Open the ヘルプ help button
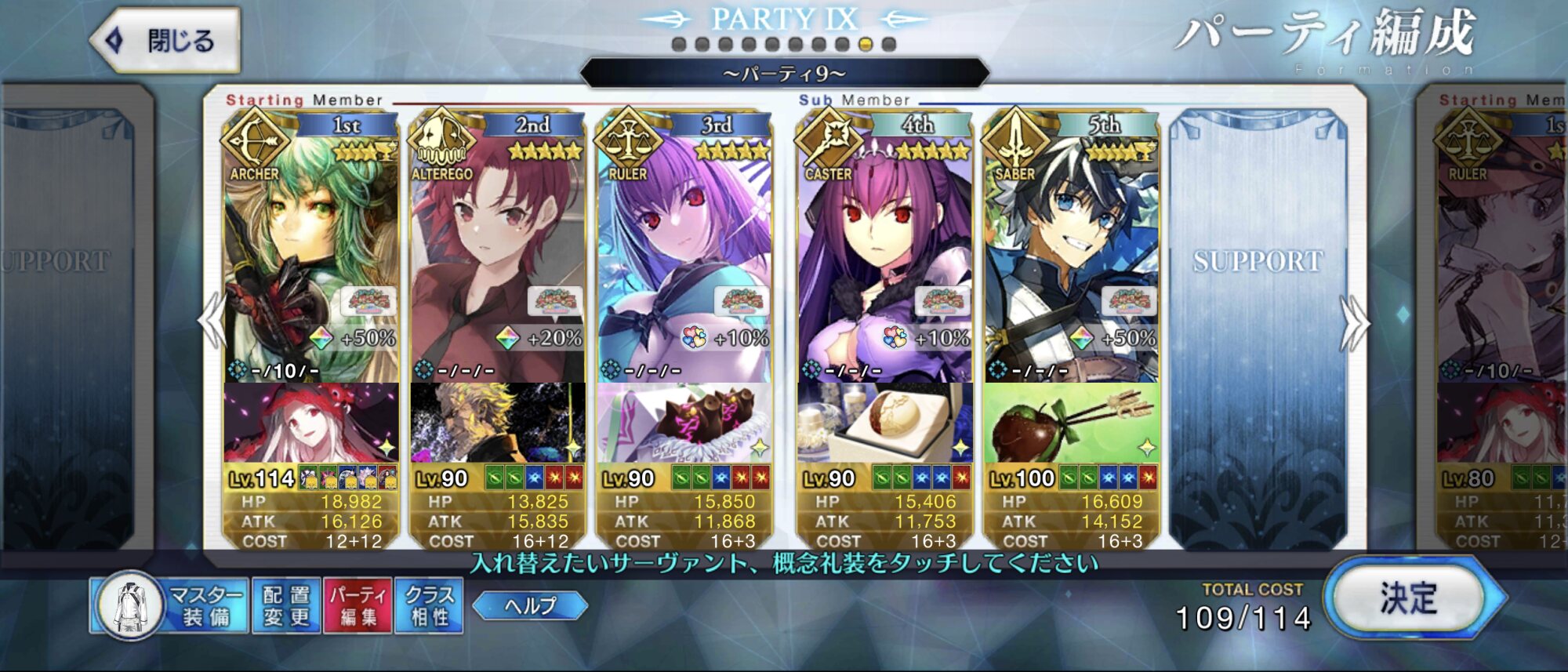Viewport: 1568px width, 672px height. click(x=530, y=605)
